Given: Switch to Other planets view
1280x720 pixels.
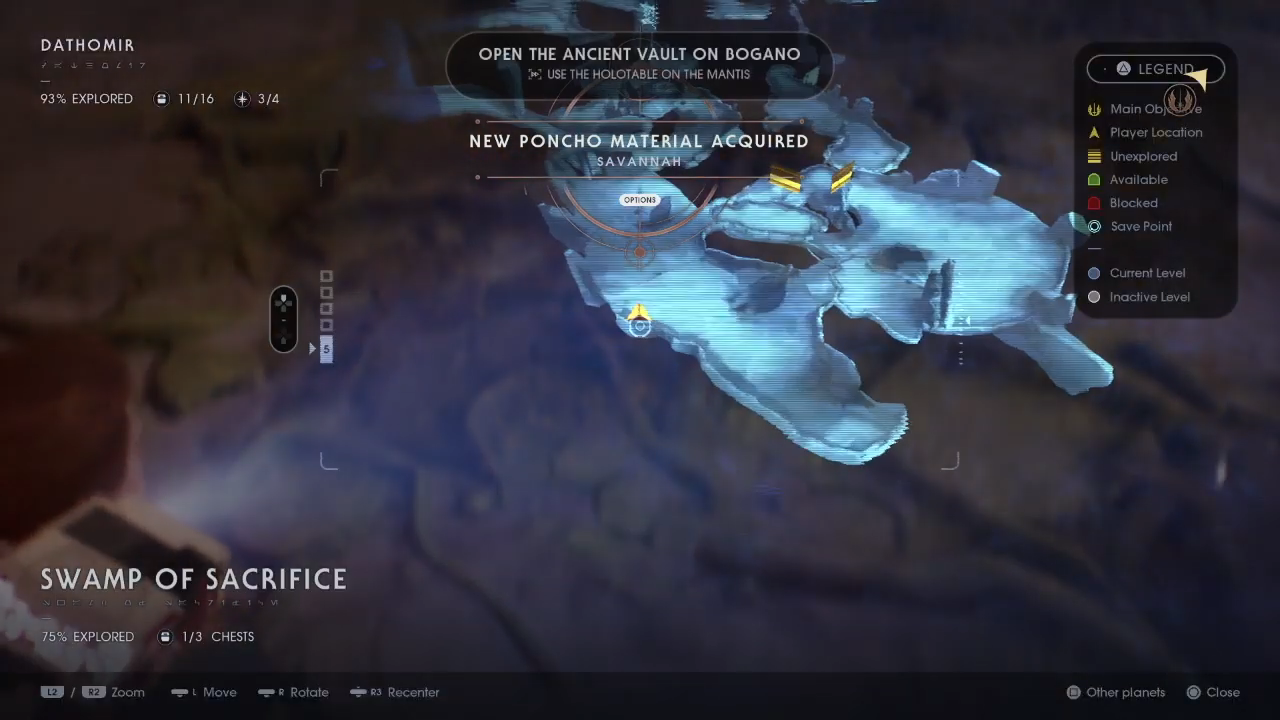Looking at the screenshot, I should point(1115,692).
